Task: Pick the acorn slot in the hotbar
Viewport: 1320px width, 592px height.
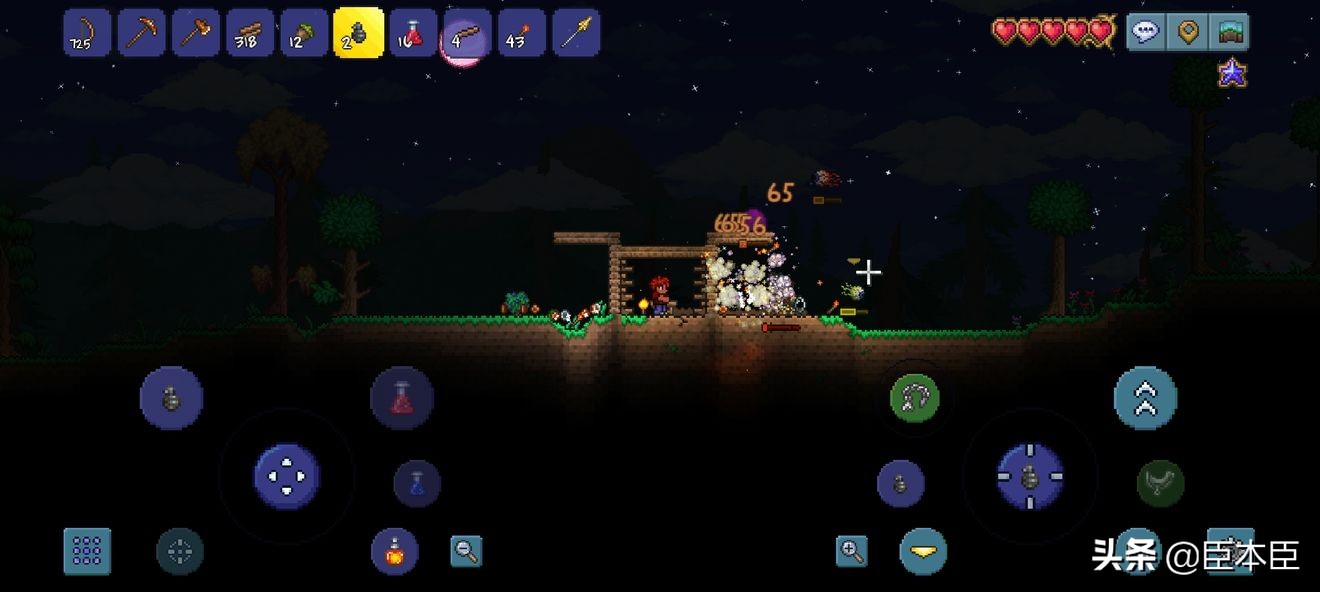Action: (x=303, y=33)
